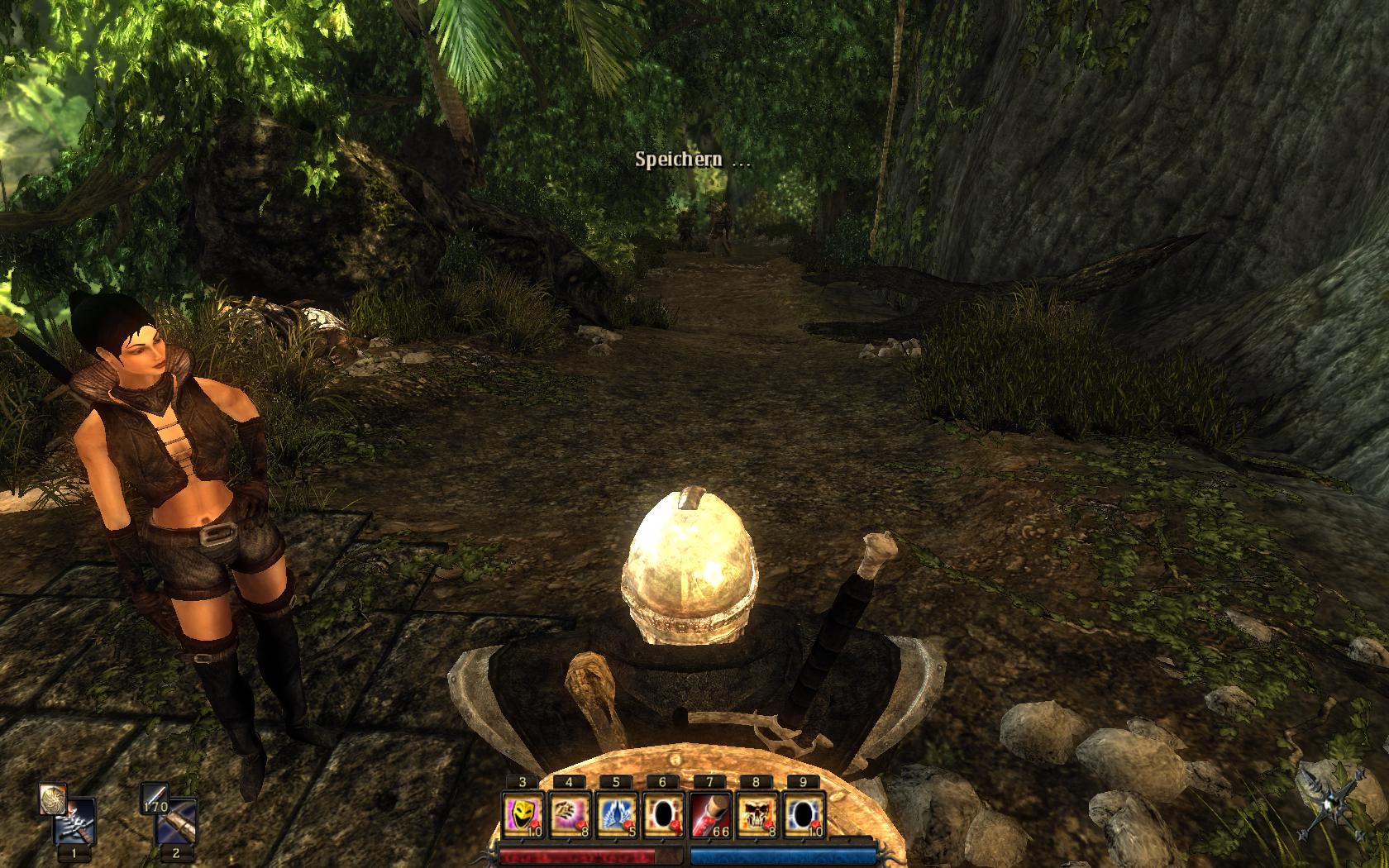Equip the sword in weapon slot 1

[x=76, y=823]
